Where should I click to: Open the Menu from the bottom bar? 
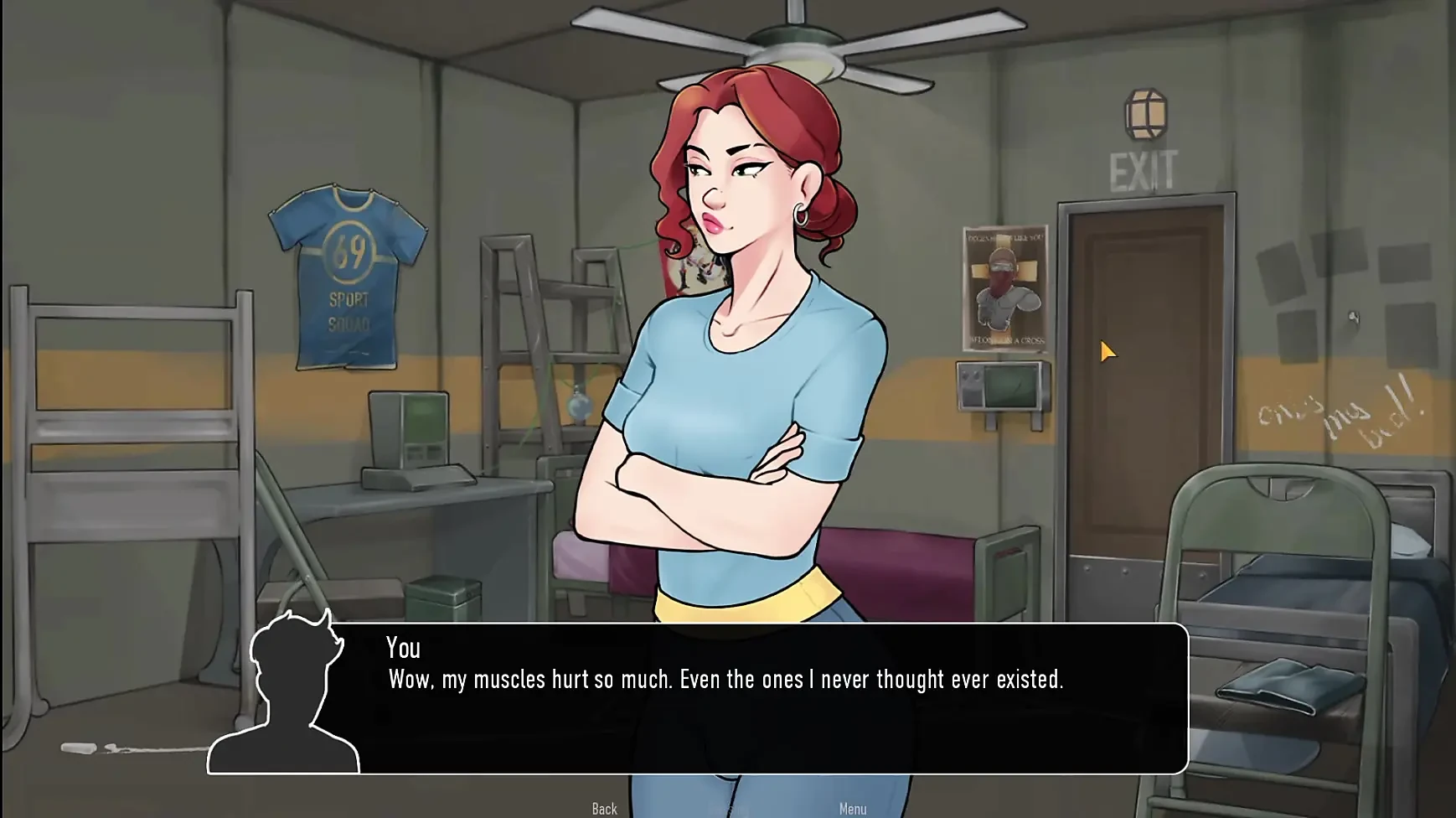click(x=853, y=809)
